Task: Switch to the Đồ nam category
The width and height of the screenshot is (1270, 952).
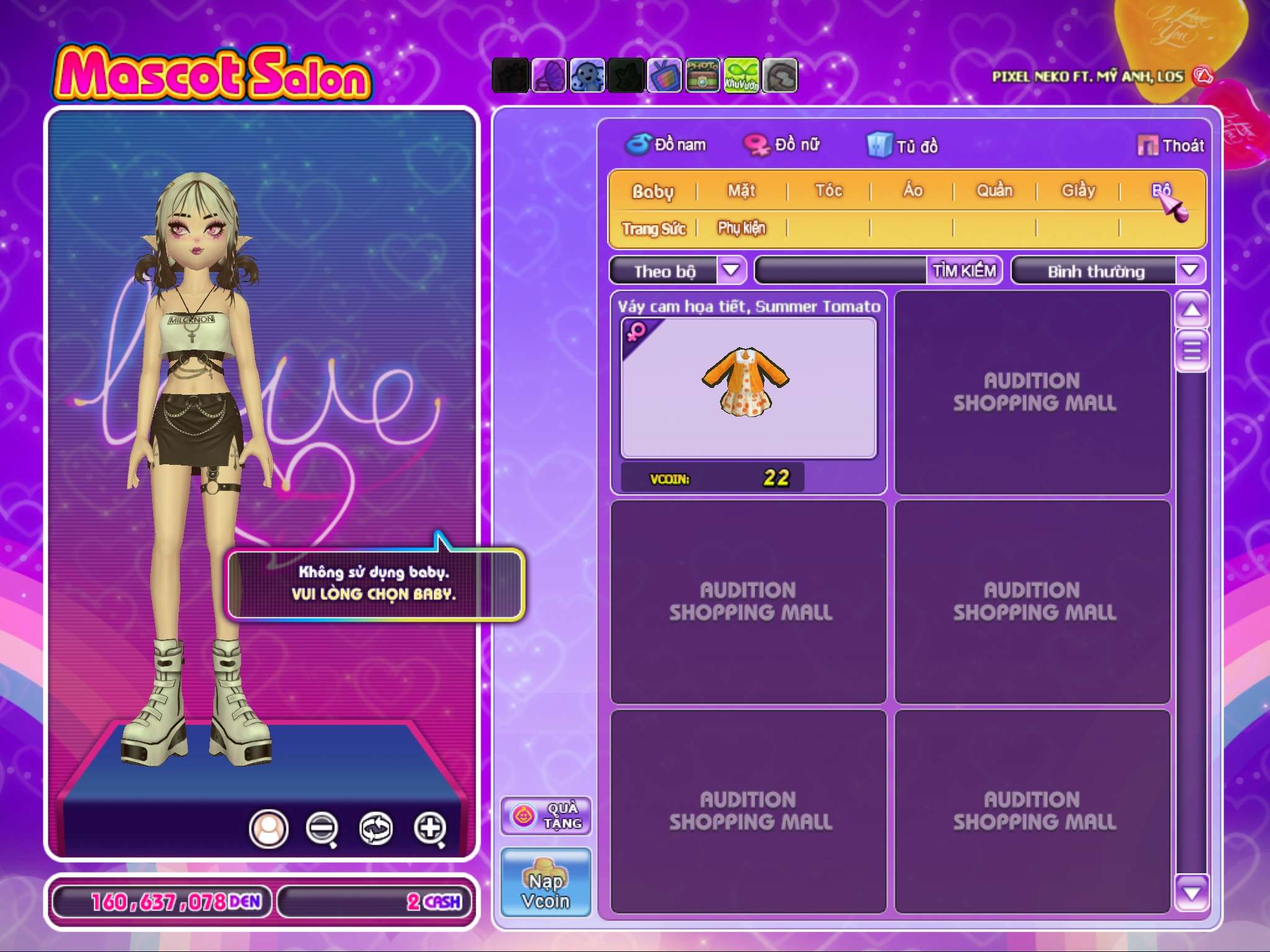Action: pos(667,145)
